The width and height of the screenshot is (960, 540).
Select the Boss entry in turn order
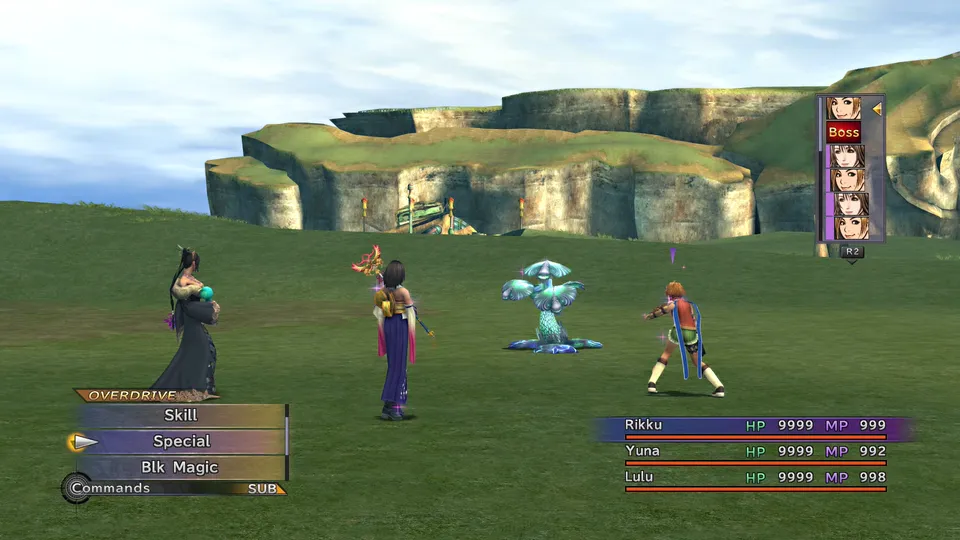coord(844,132)
